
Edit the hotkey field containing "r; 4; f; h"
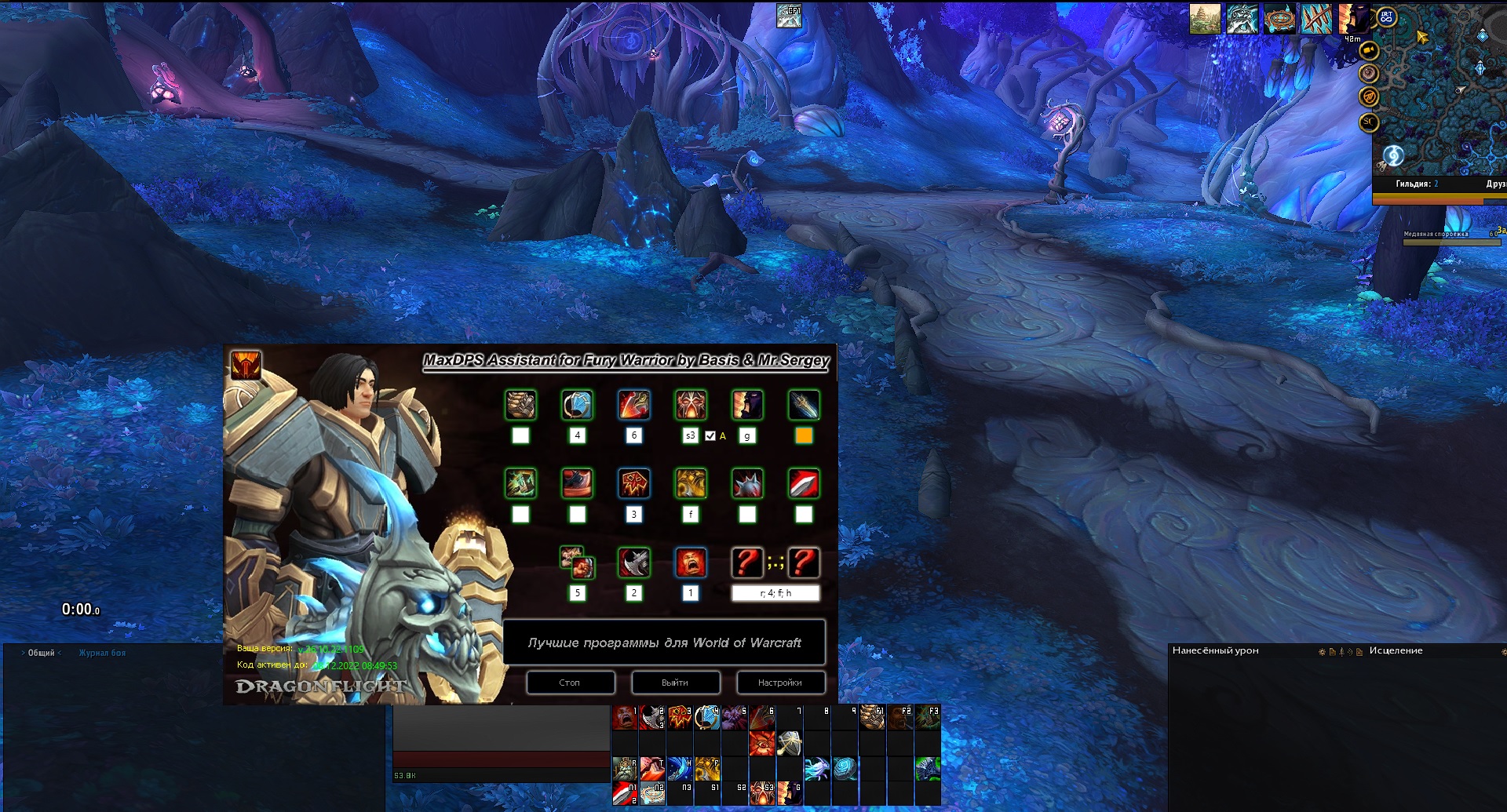(775, 593)
